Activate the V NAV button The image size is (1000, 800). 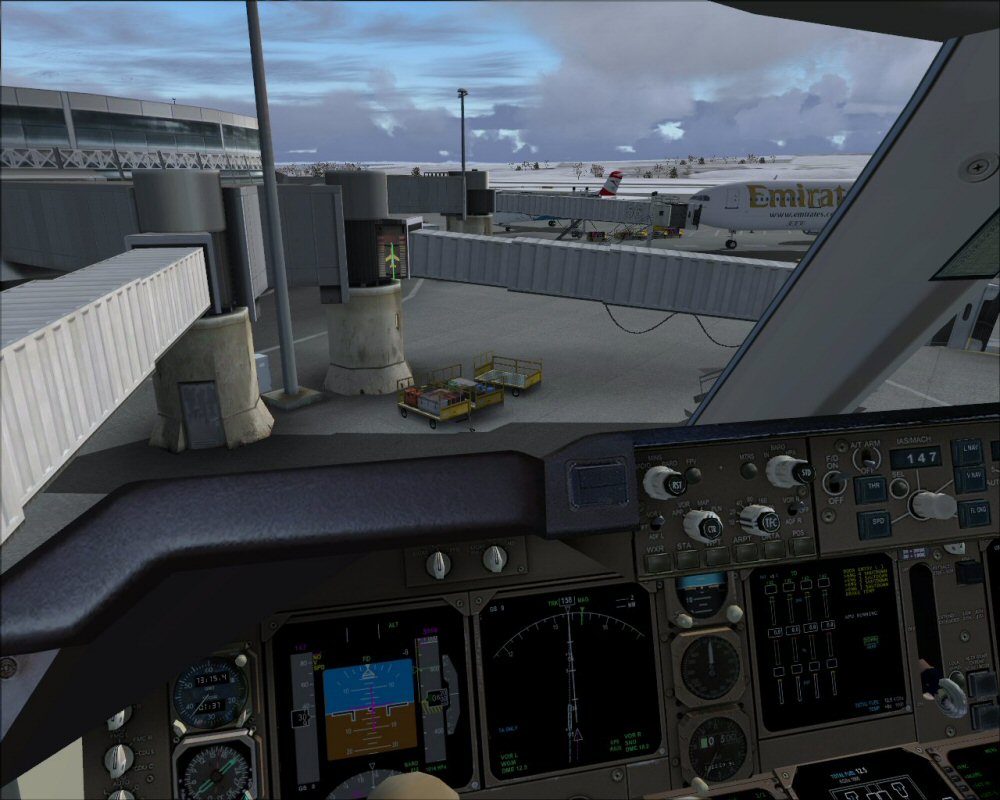tap(972, 478)
